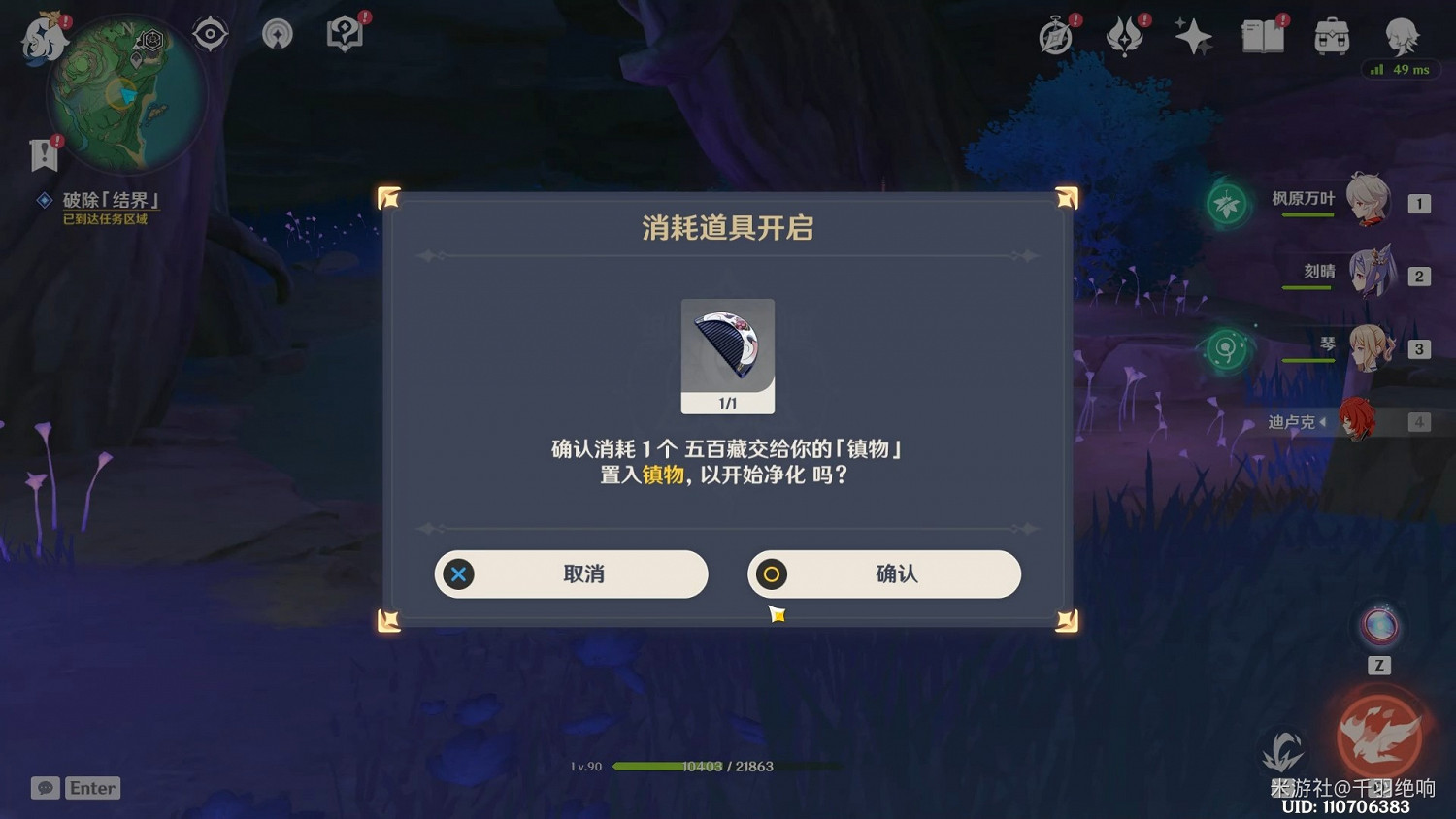
Task: Open the inventory bag icon
Action: coord(1331,37)
